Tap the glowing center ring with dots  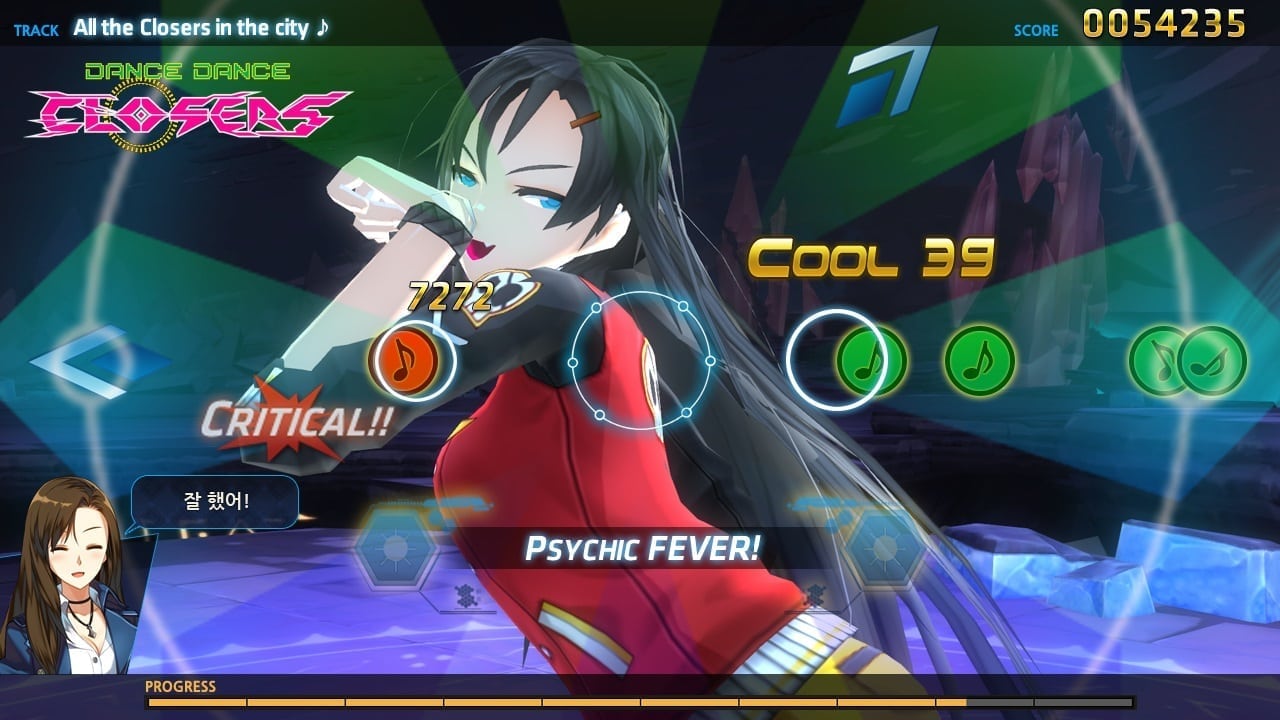pos(640,360)
